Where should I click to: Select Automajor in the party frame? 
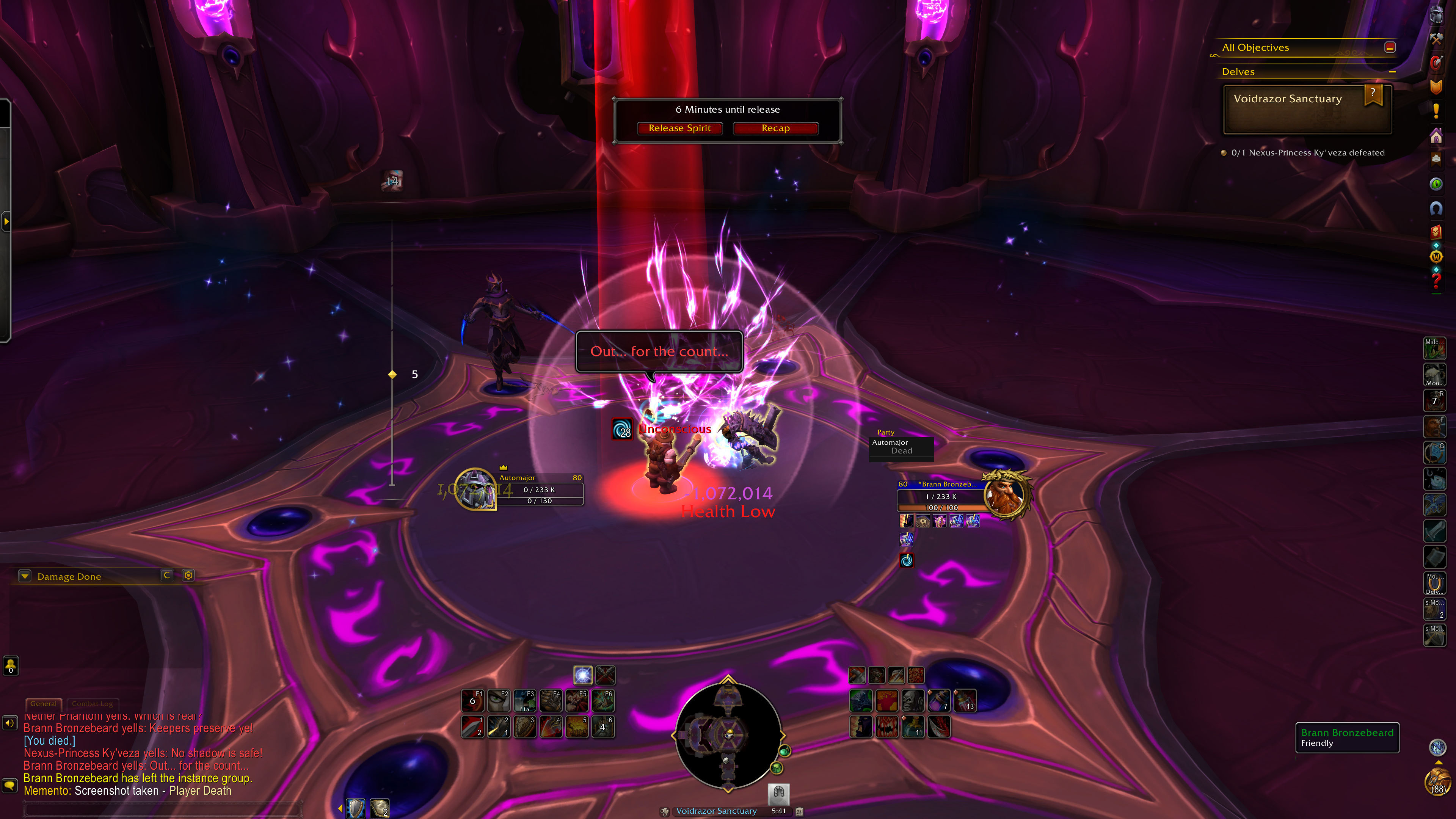(901, 447)
